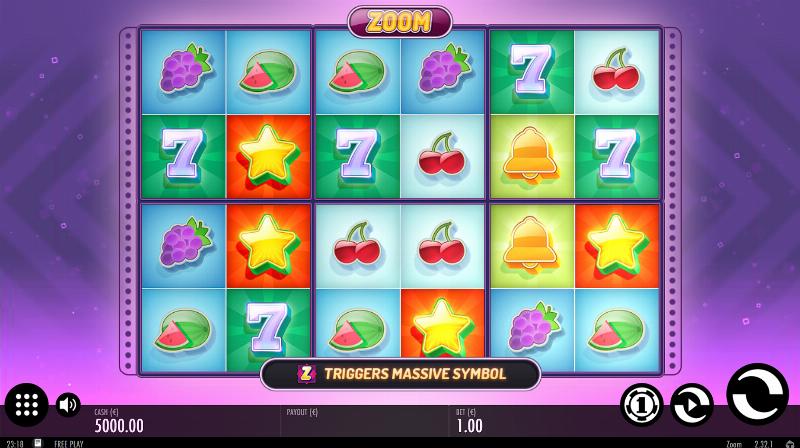Open the bet chip selector

click(x=641, y=404)
